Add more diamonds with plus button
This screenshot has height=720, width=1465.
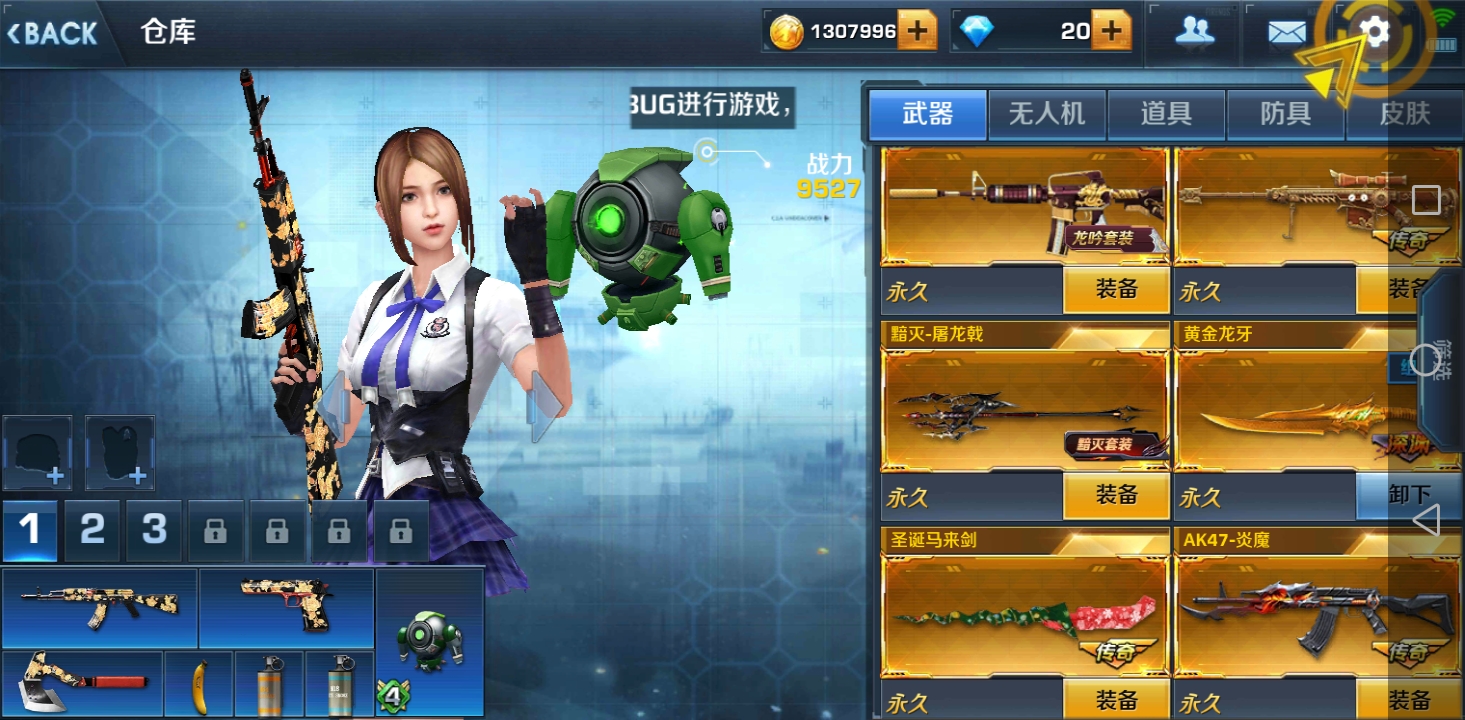1110,31
